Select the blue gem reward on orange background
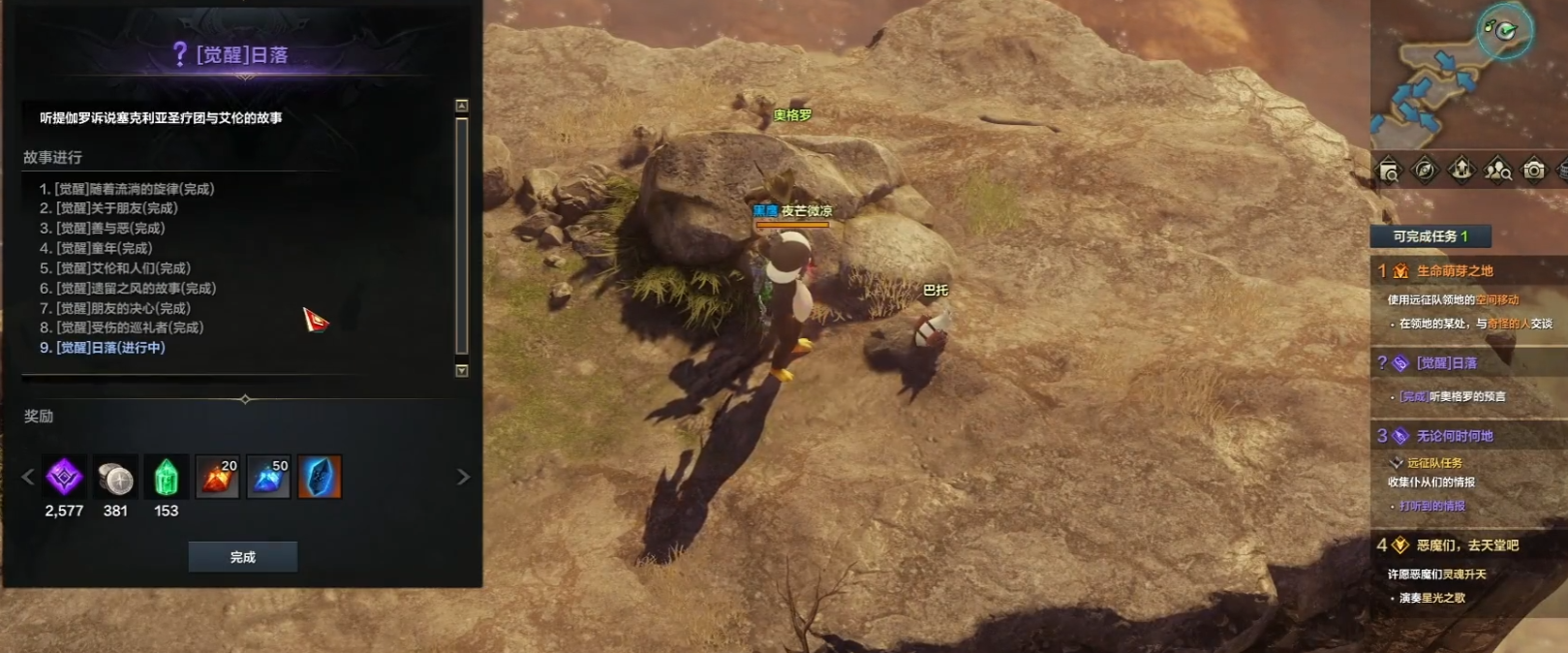This screenshot has height=653, width=1568. (x=320, y=477)
